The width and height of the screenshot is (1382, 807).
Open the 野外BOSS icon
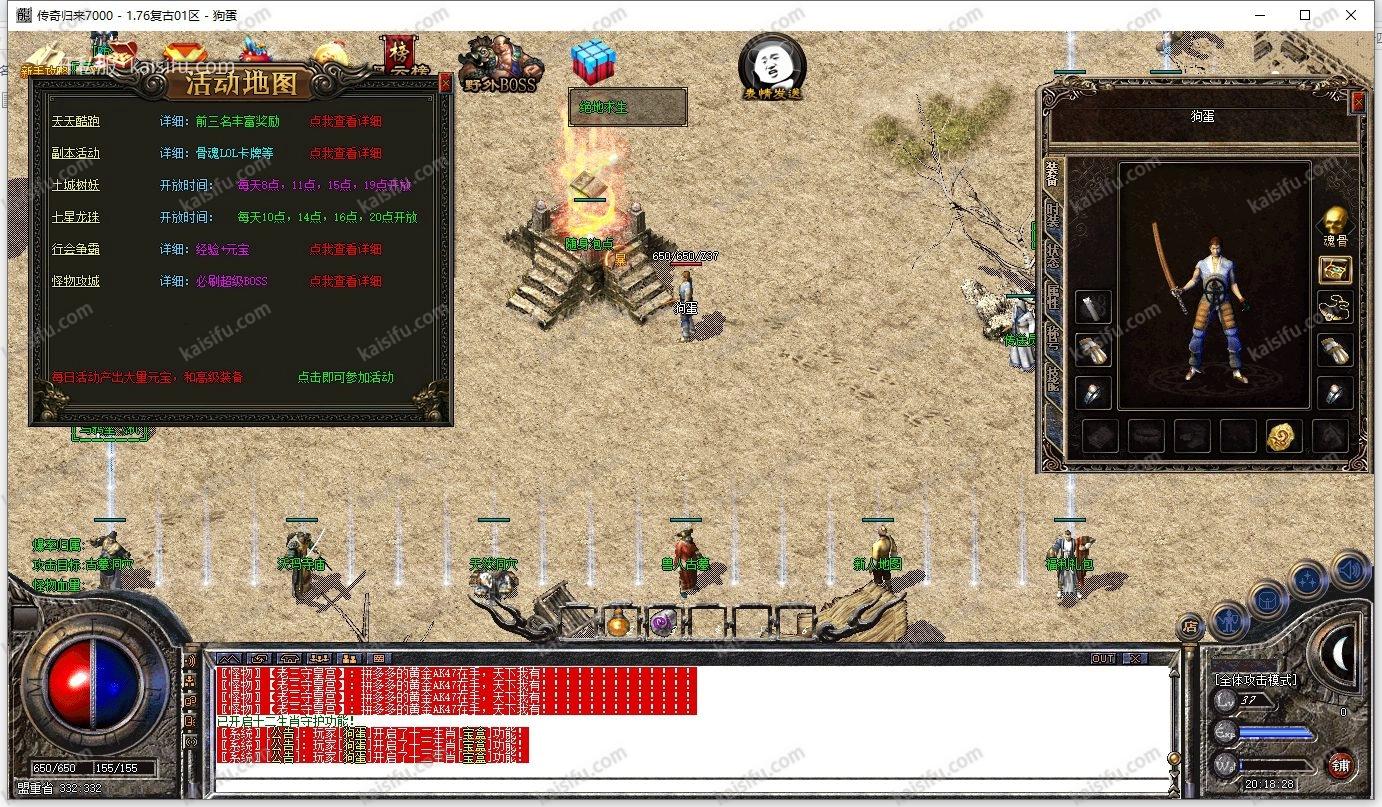tap(501, 63)
